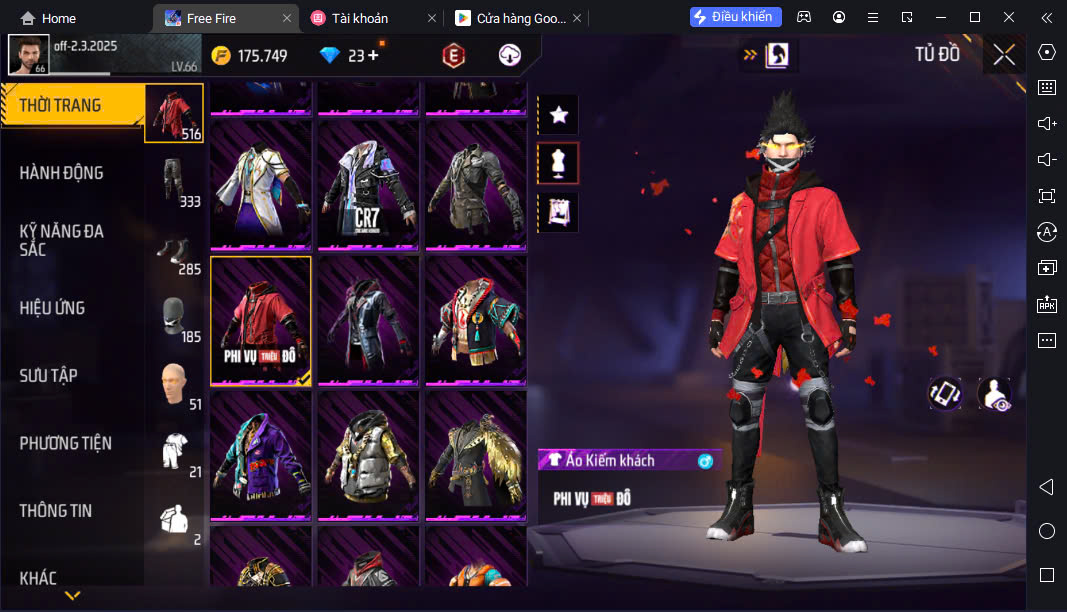1067x612 pixels.
Task: Select the KỸ NĂNG ĐA SẮC category
Action: [62, 240]
